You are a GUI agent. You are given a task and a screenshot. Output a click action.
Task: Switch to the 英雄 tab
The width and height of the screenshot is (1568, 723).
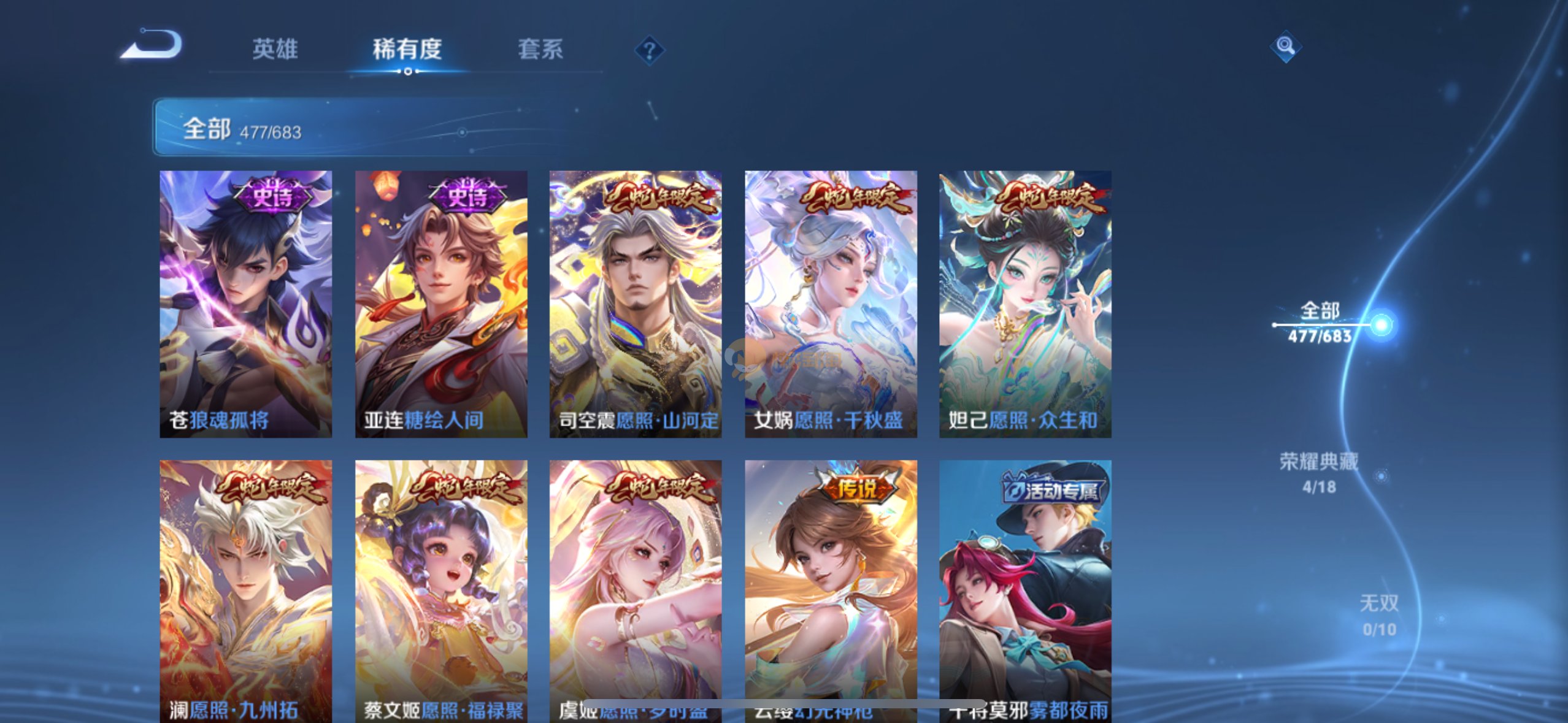[x=275, y=49]
